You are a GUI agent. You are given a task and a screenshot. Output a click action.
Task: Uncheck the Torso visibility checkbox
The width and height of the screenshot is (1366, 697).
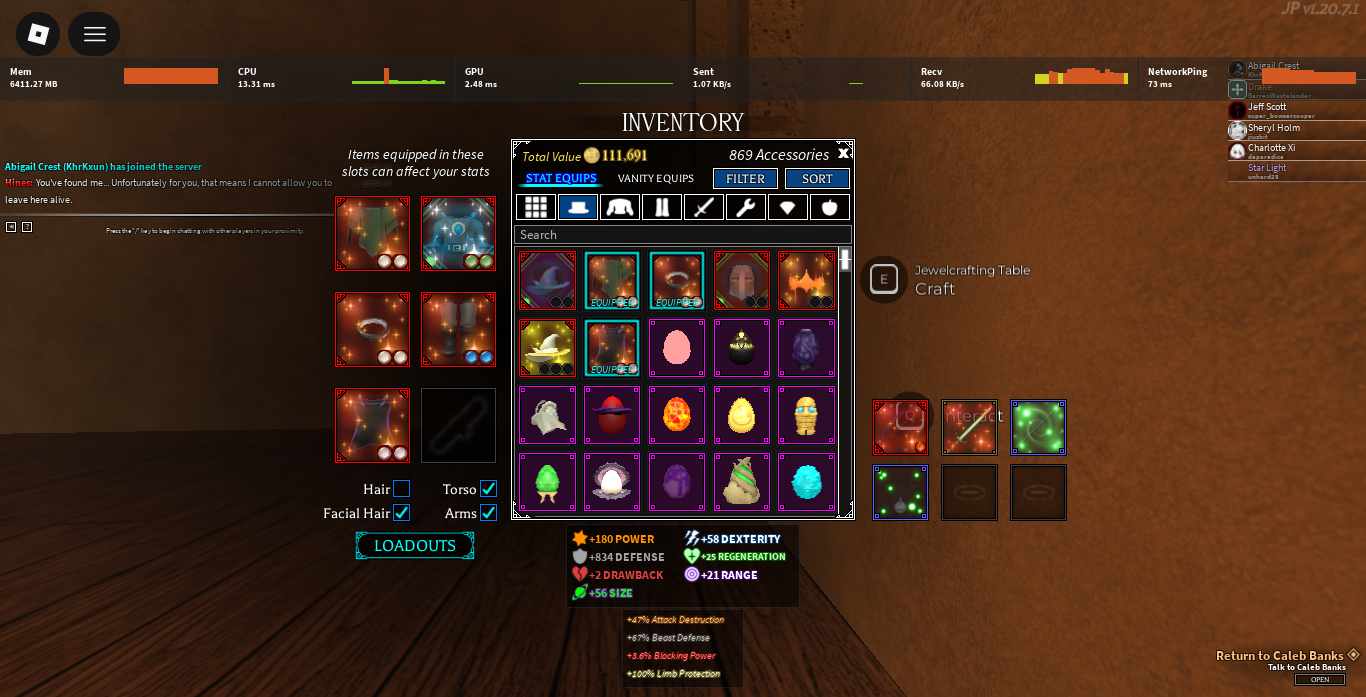point(488,489)
